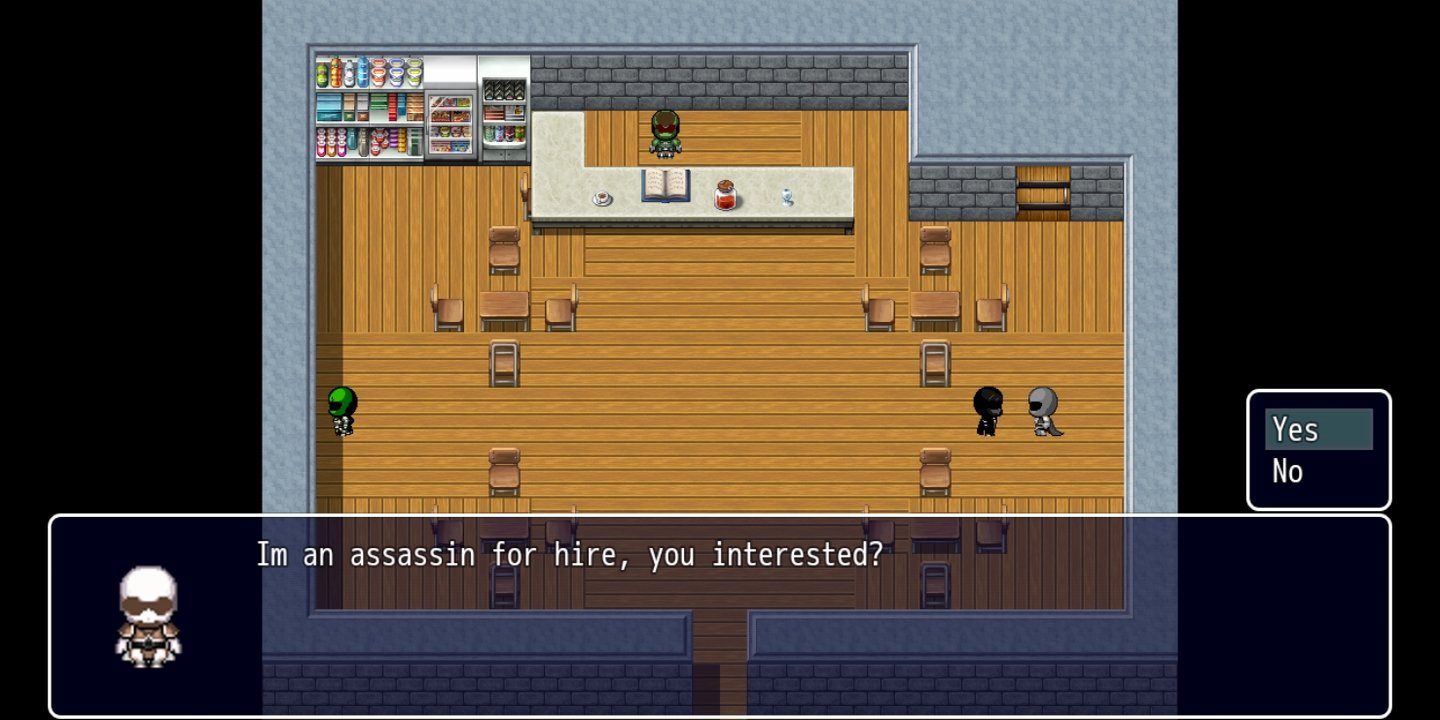Choose Yes to hire the assassin
The image size is (1440, 720).
(x=1317, y=430)
